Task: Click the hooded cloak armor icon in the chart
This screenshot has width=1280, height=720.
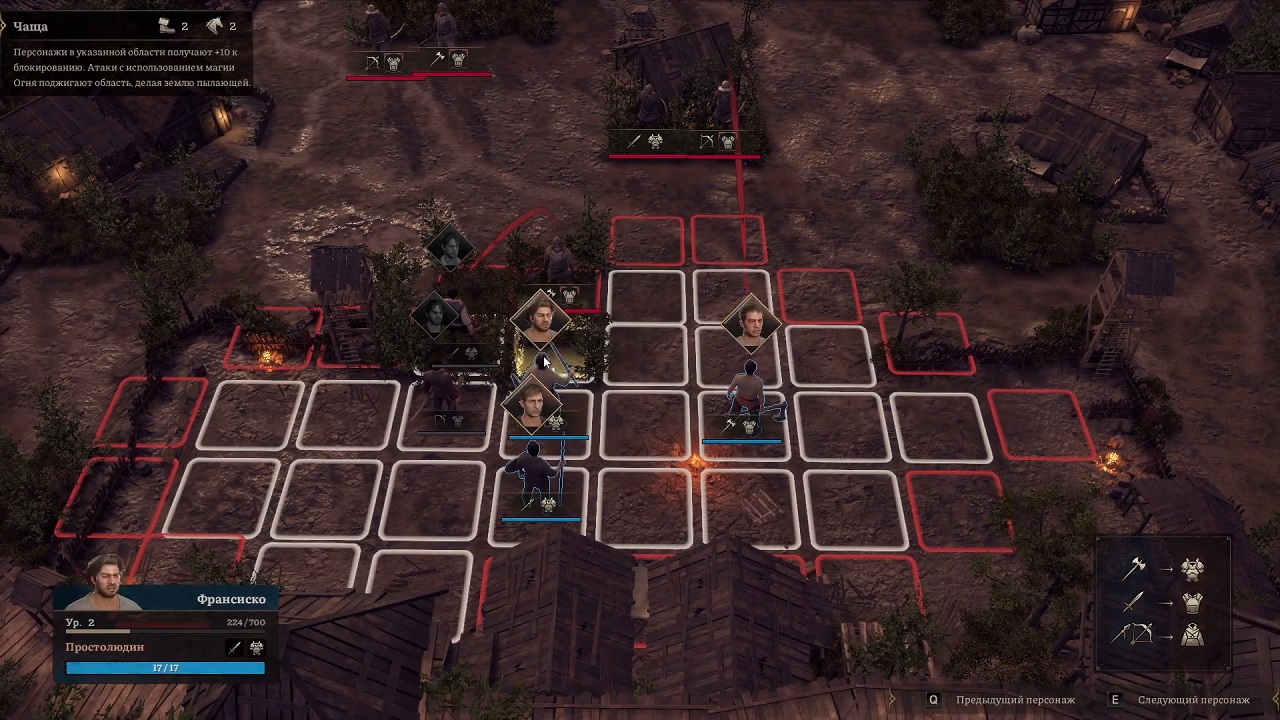Action: coord(1192,634)
